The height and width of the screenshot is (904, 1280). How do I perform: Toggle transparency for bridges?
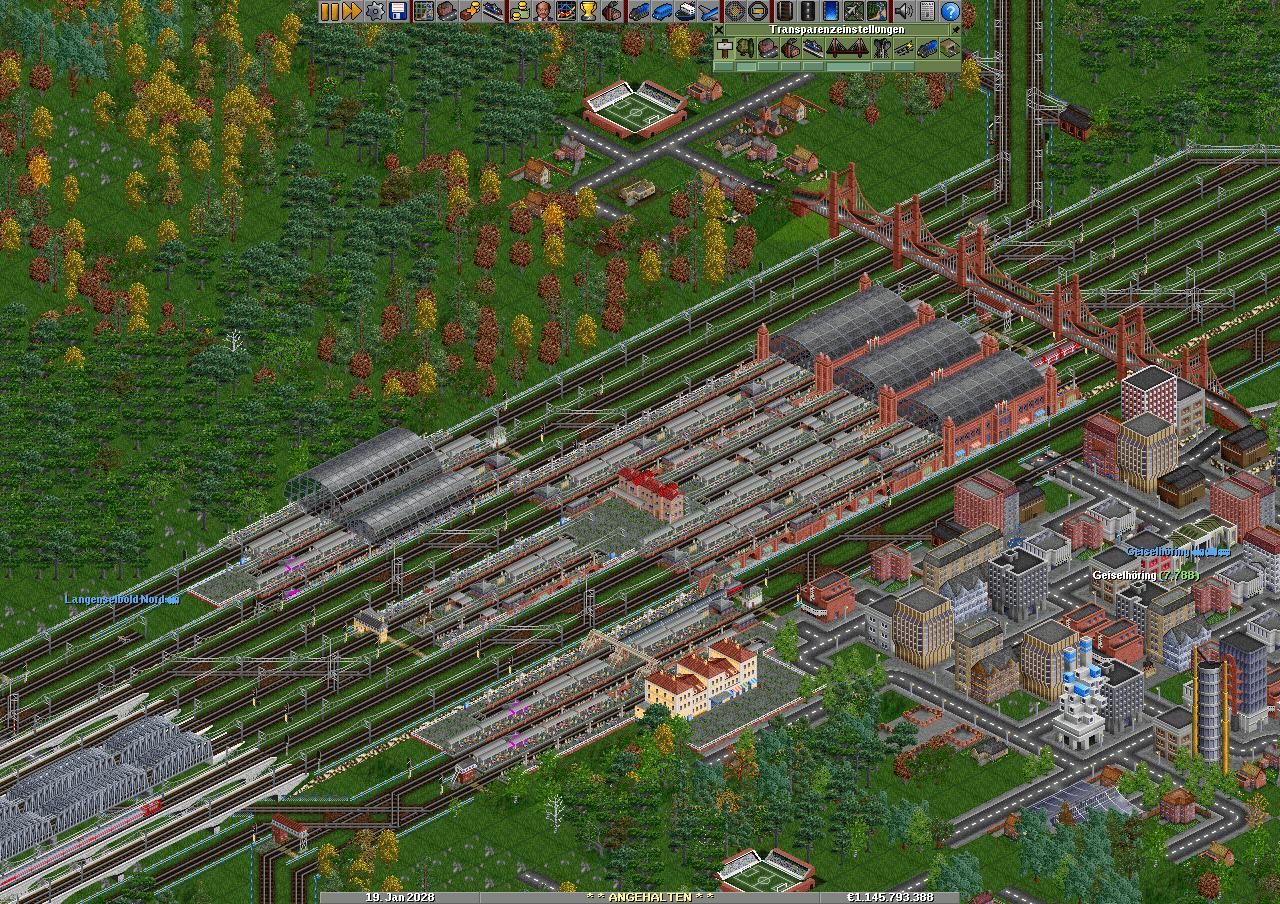click(847, 48)
